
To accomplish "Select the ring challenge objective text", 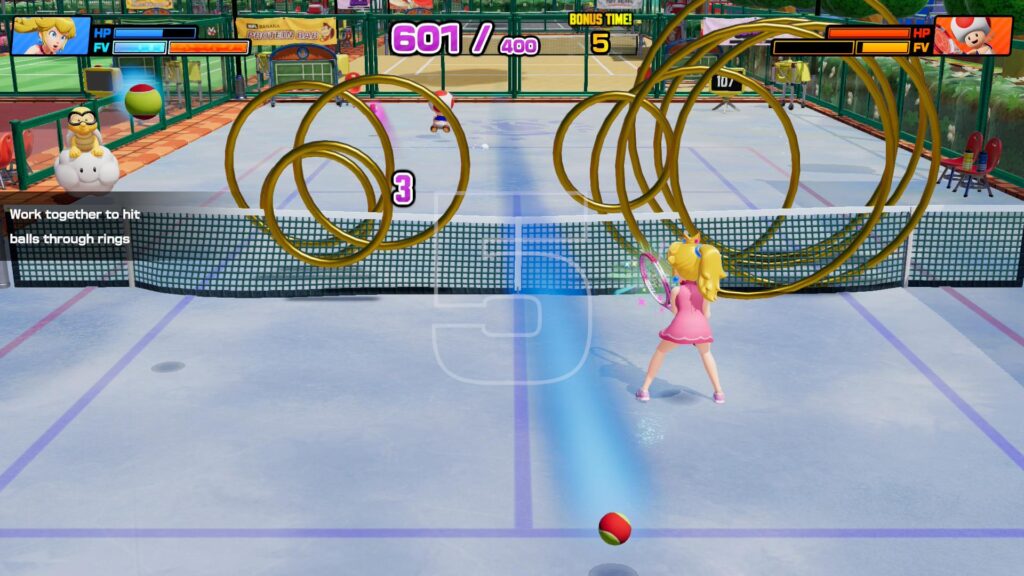I will click(x=70, y=226).
